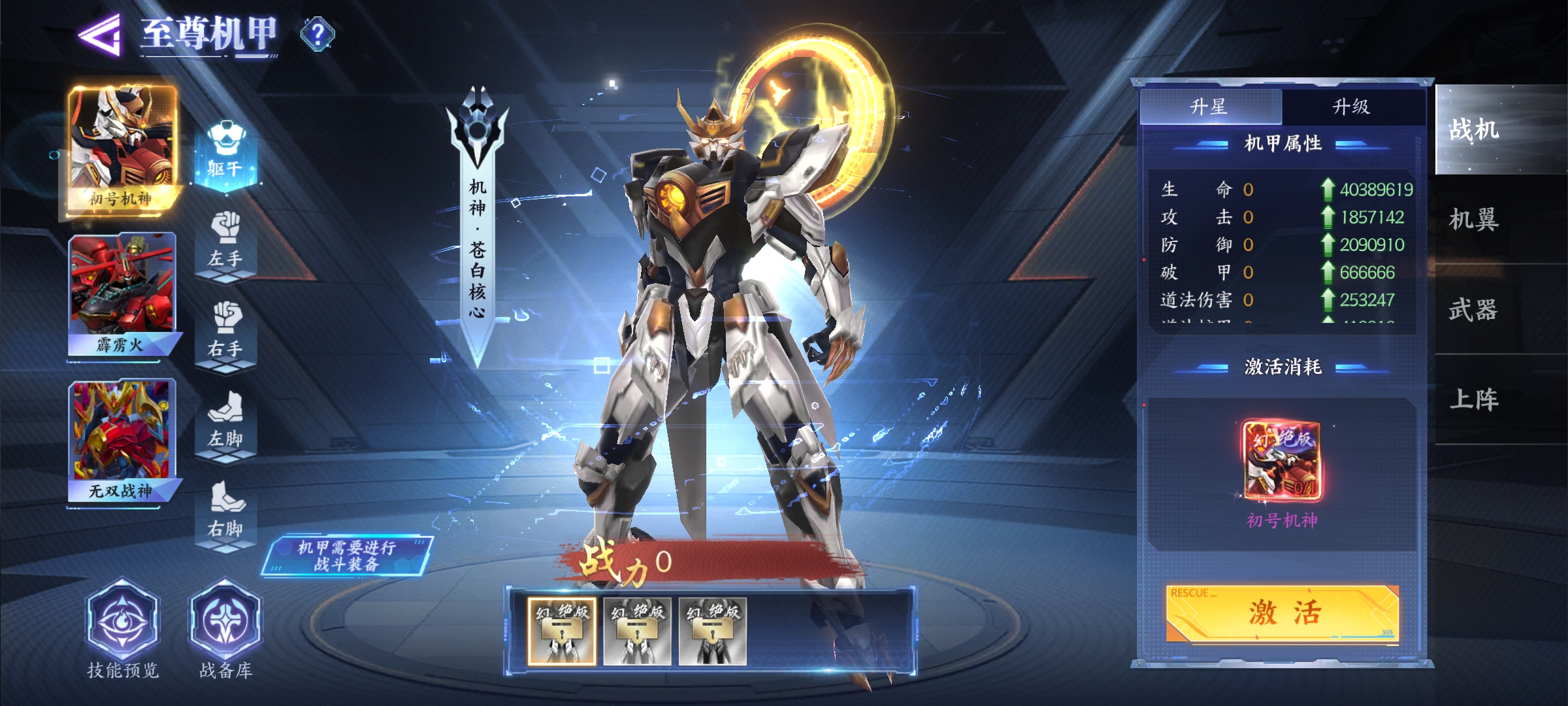This screenshot has height=706, width=1568.
Task: Select the 躯干 torso part slot
Action: (x=225, y=150)
